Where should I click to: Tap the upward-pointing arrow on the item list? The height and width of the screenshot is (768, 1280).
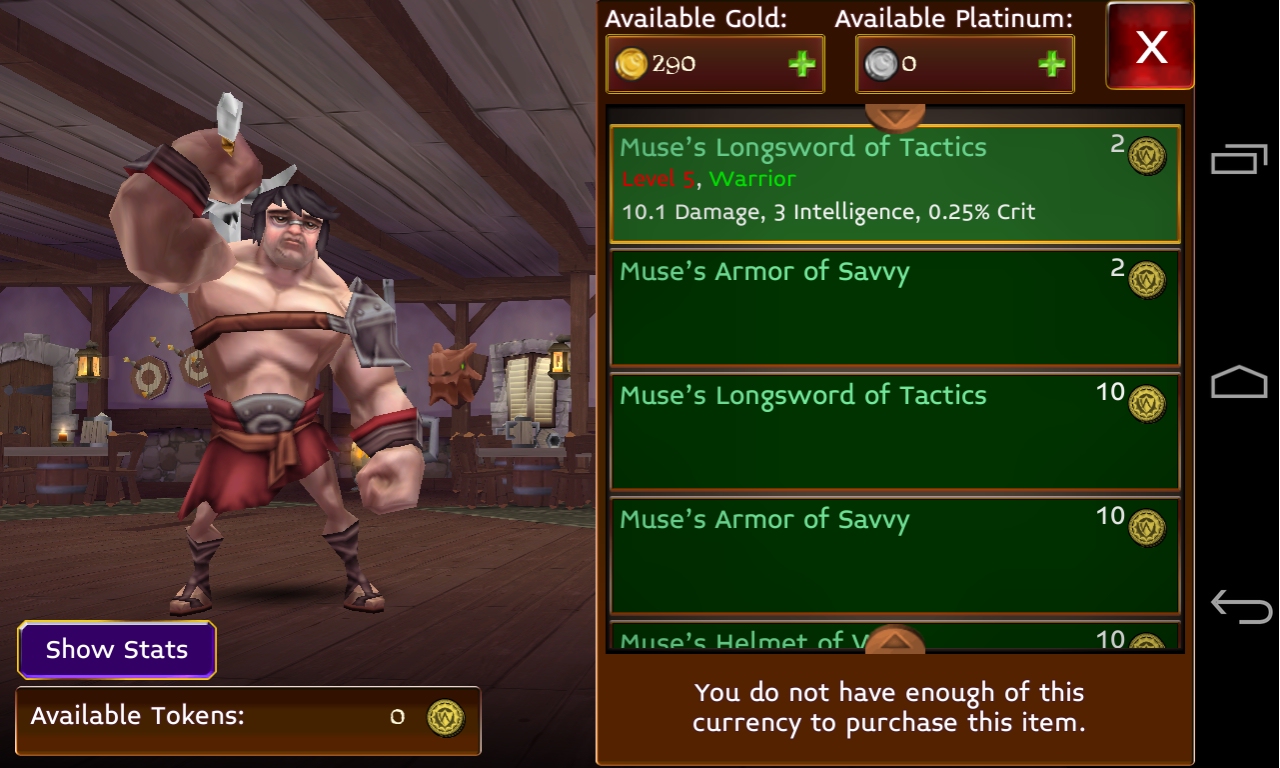click(895, 638)
